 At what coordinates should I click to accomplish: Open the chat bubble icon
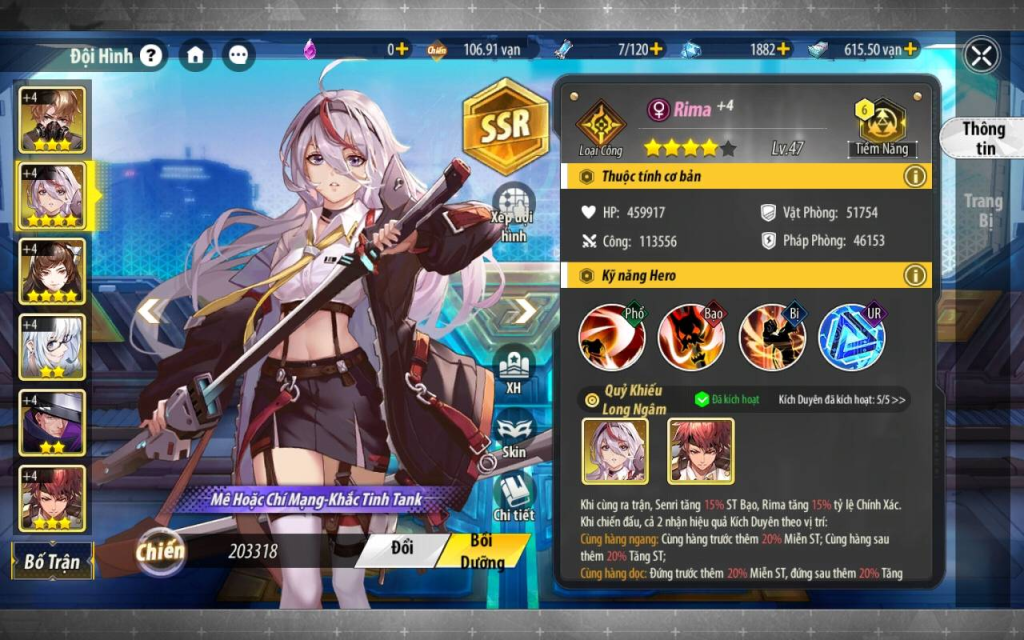point(238,55)
